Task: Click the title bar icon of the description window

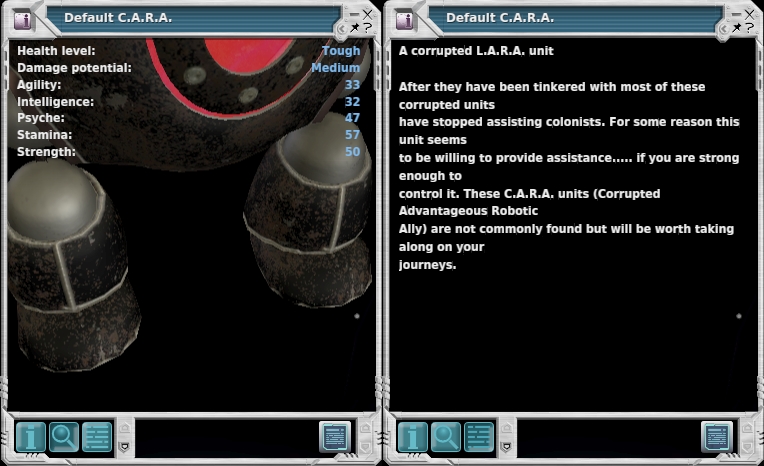Action: coord(405,19)
